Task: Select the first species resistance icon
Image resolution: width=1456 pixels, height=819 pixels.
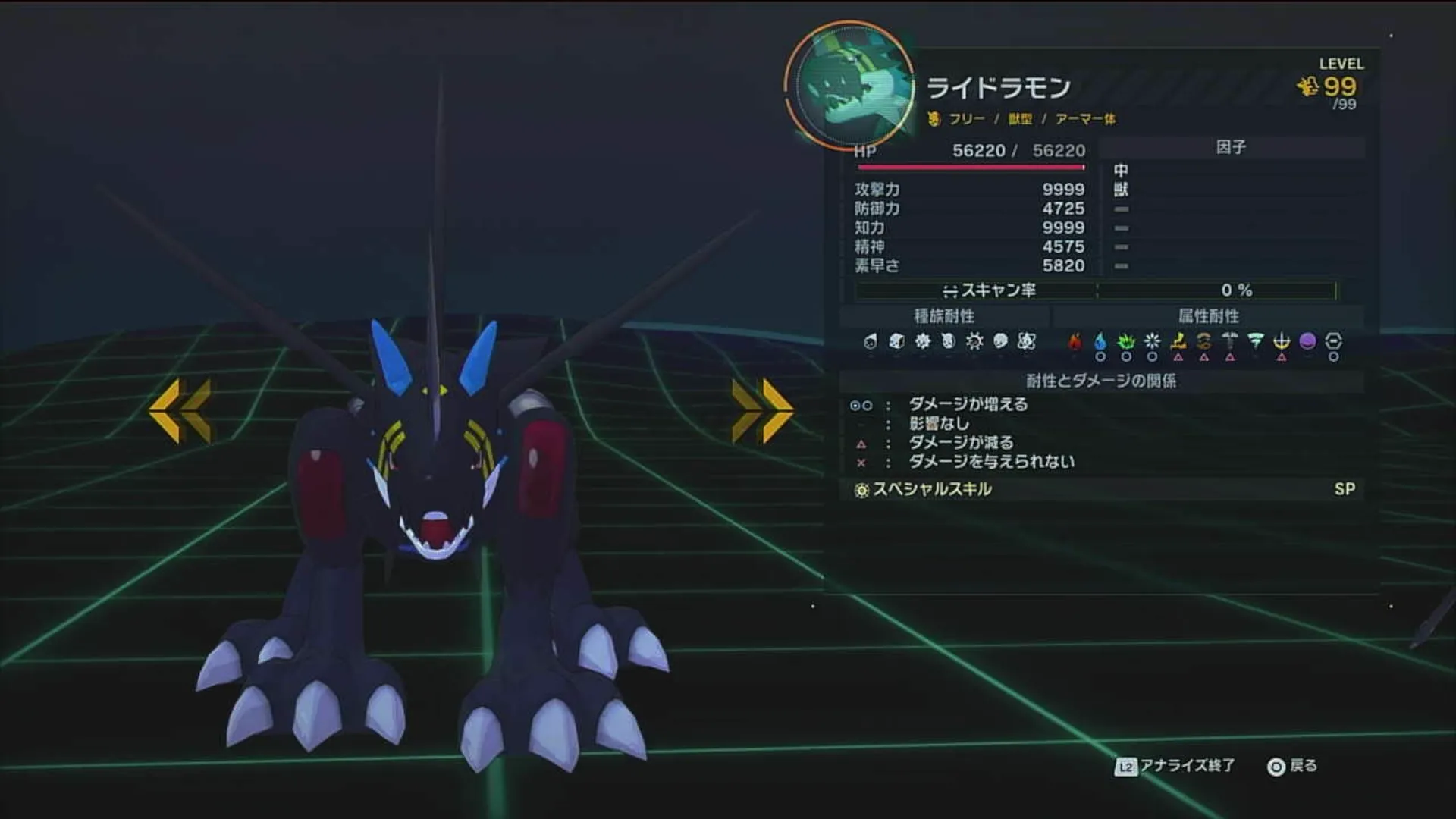Action: [x=870, y=341]
